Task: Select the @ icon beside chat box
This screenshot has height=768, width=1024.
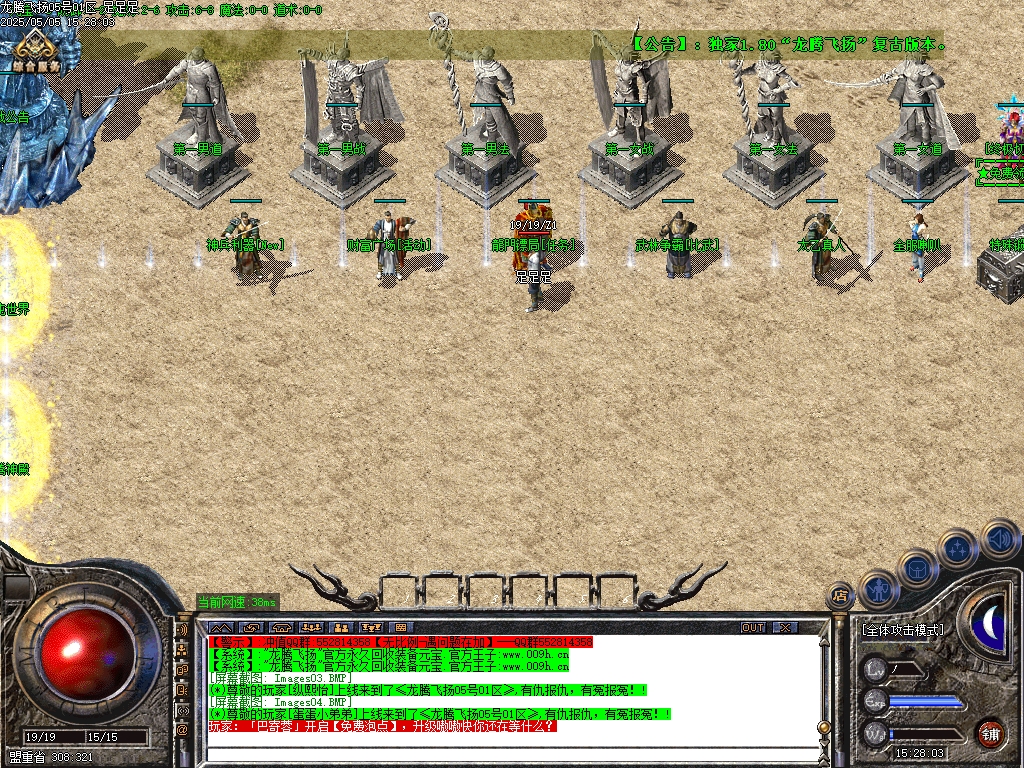Action: 182,730
